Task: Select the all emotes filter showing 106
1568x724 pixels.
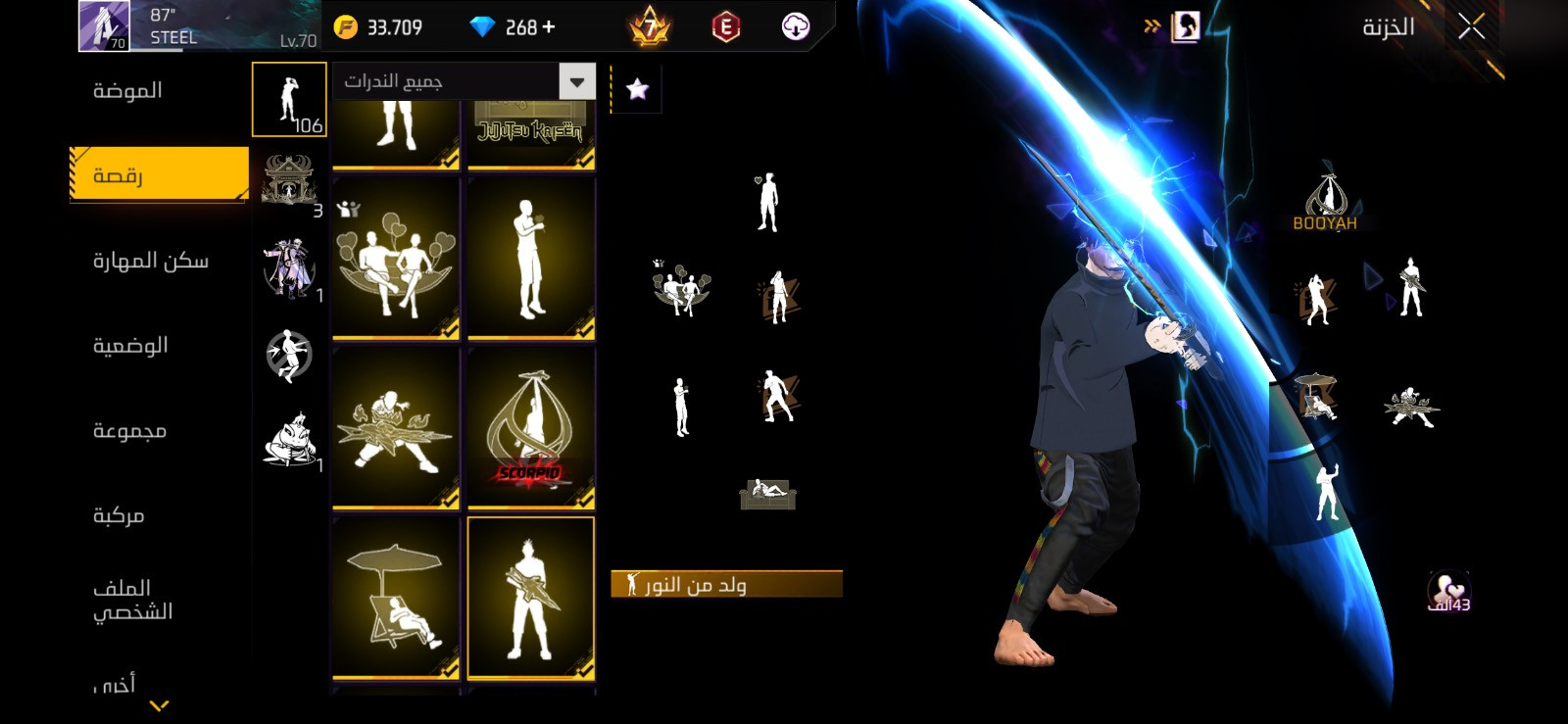Action: pyautogui.click(x=289, y=100)
